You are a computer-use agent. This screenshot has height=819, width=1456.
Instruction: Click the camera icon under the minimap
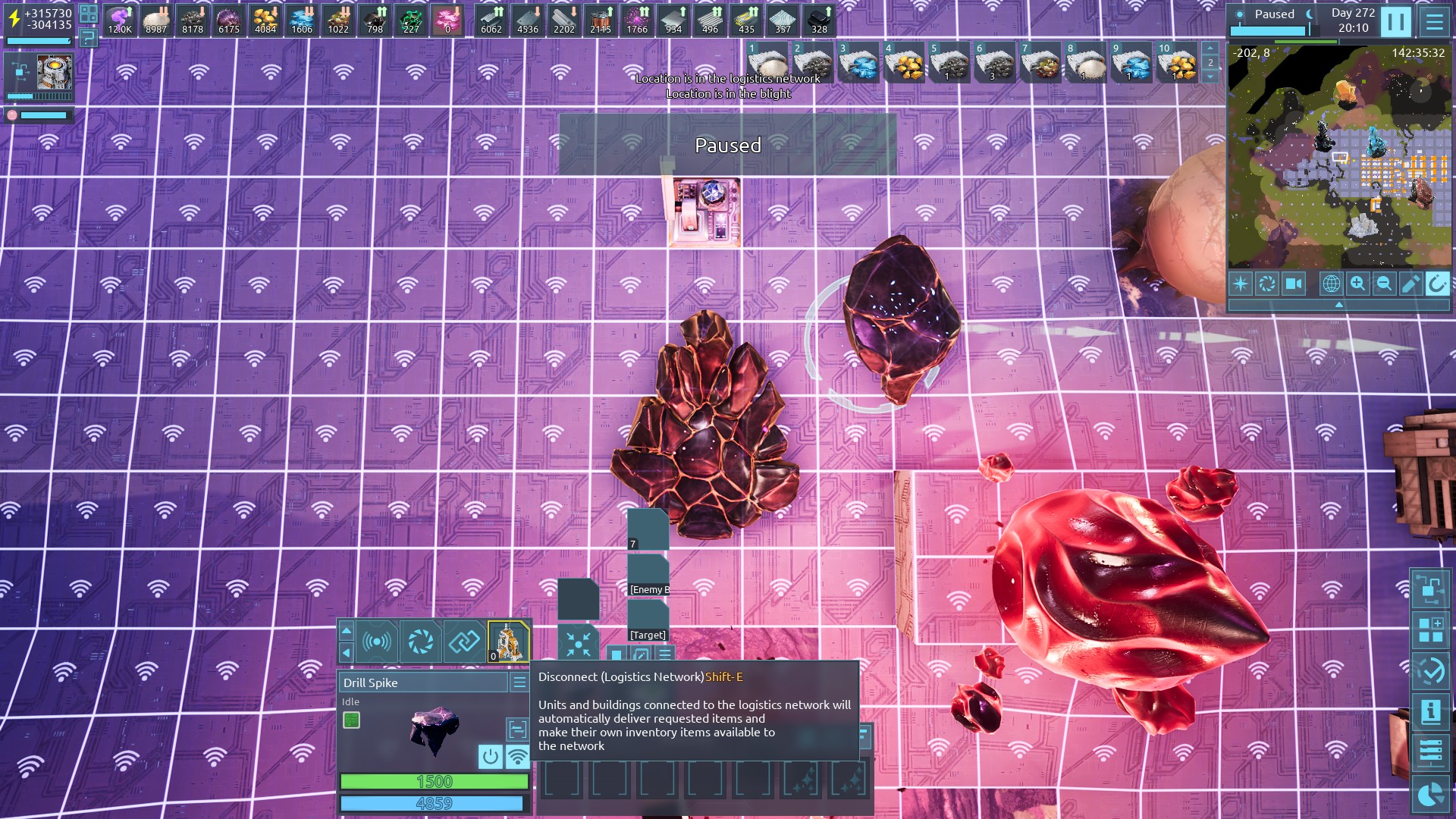1293,284
